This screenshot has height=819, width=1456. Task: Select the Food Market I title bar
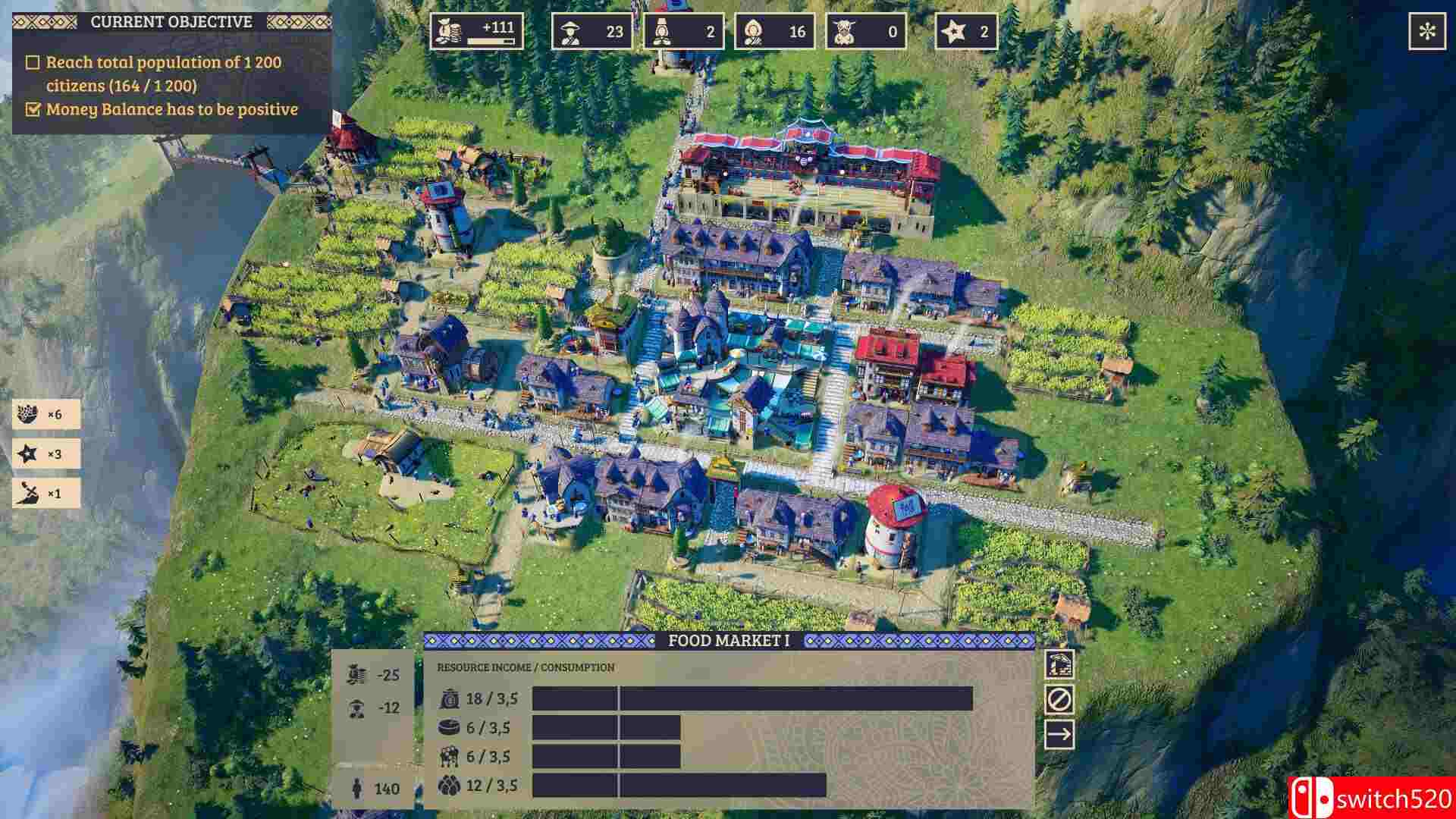(x=730, y=640)
